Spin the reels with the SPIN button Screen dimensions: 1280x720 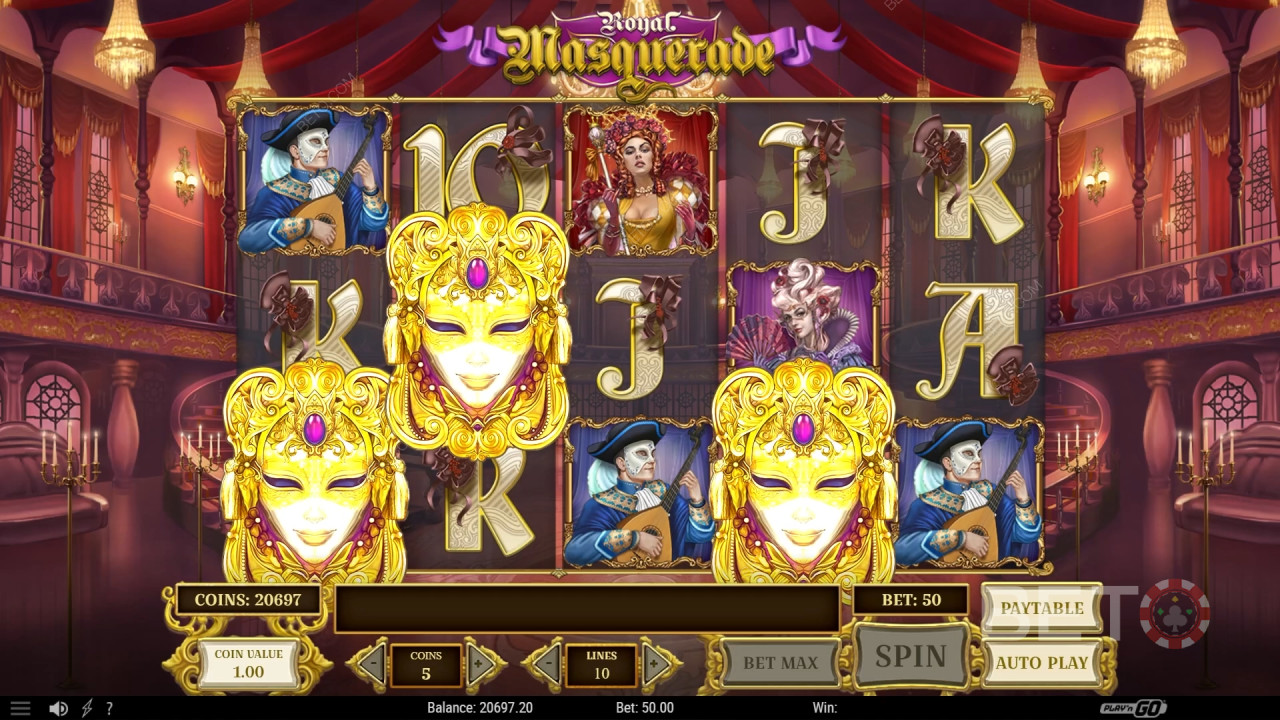tap(910, 656)
